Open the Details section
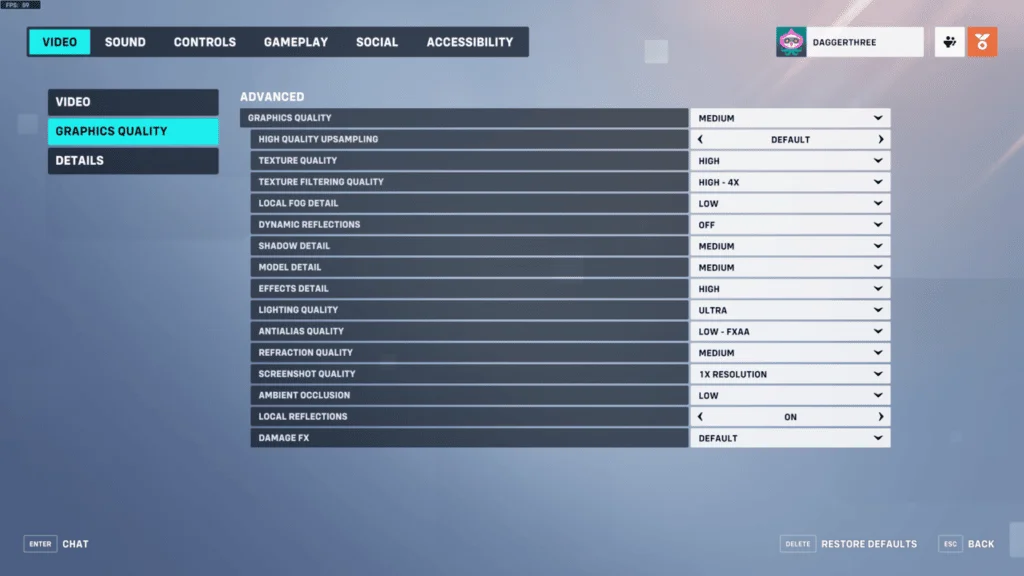This screenshot has width=1024, height=576. click(x=133, y=160)
